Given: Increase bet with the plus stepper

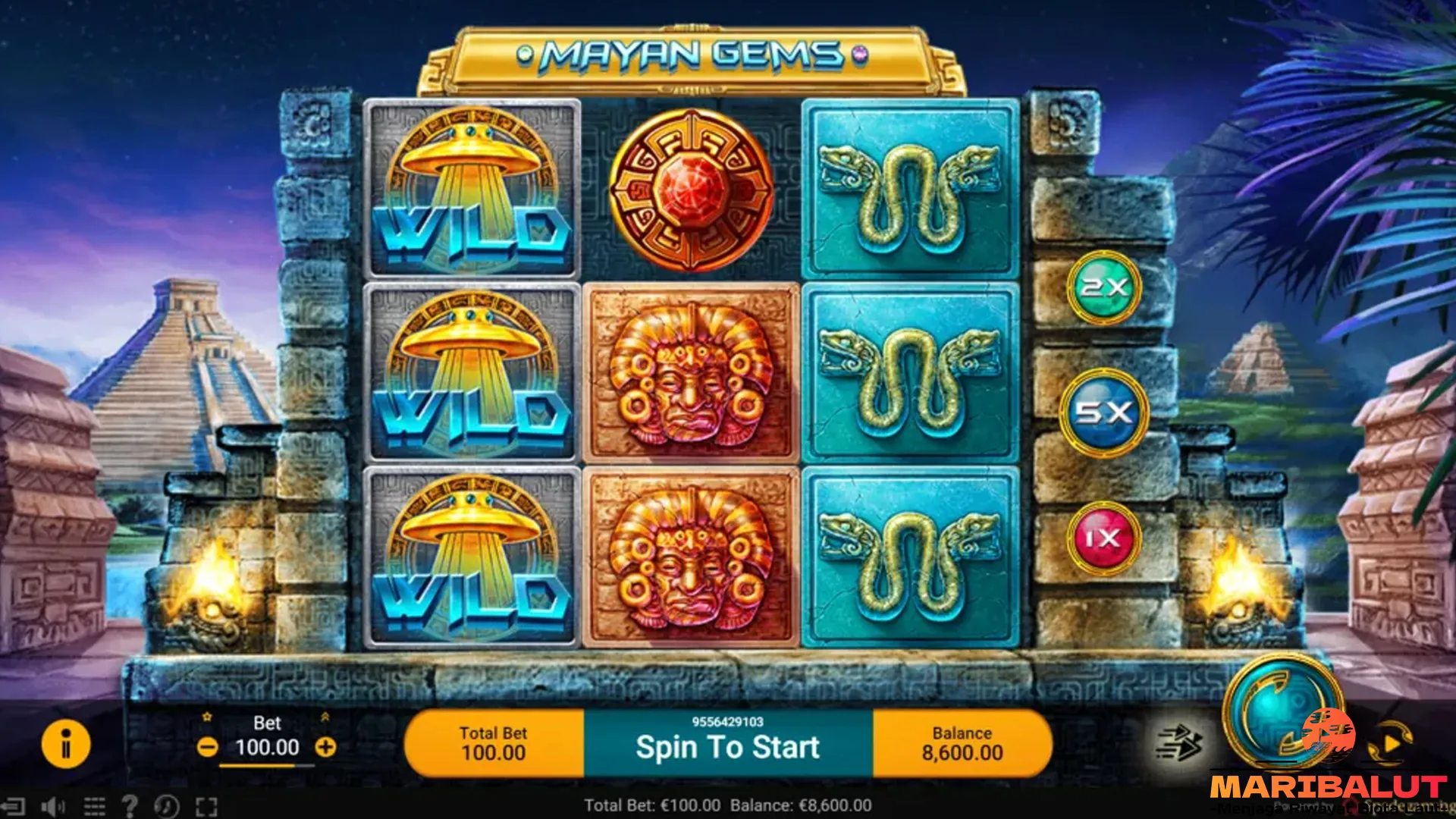Looking at the screenshot, I should (328, 745).
